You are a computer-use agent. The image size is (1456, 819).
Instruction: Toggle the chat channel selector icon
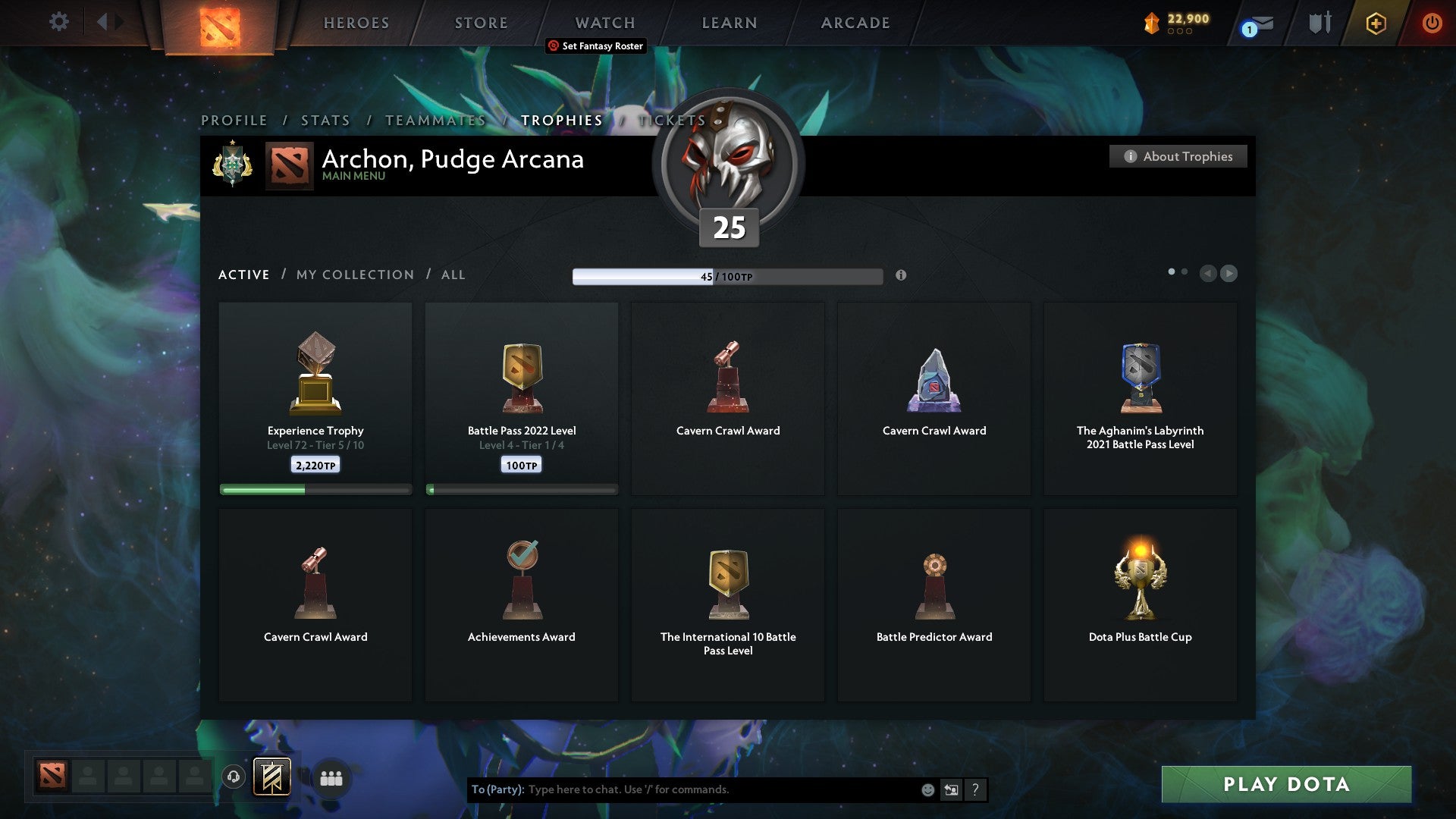[950, 789]
